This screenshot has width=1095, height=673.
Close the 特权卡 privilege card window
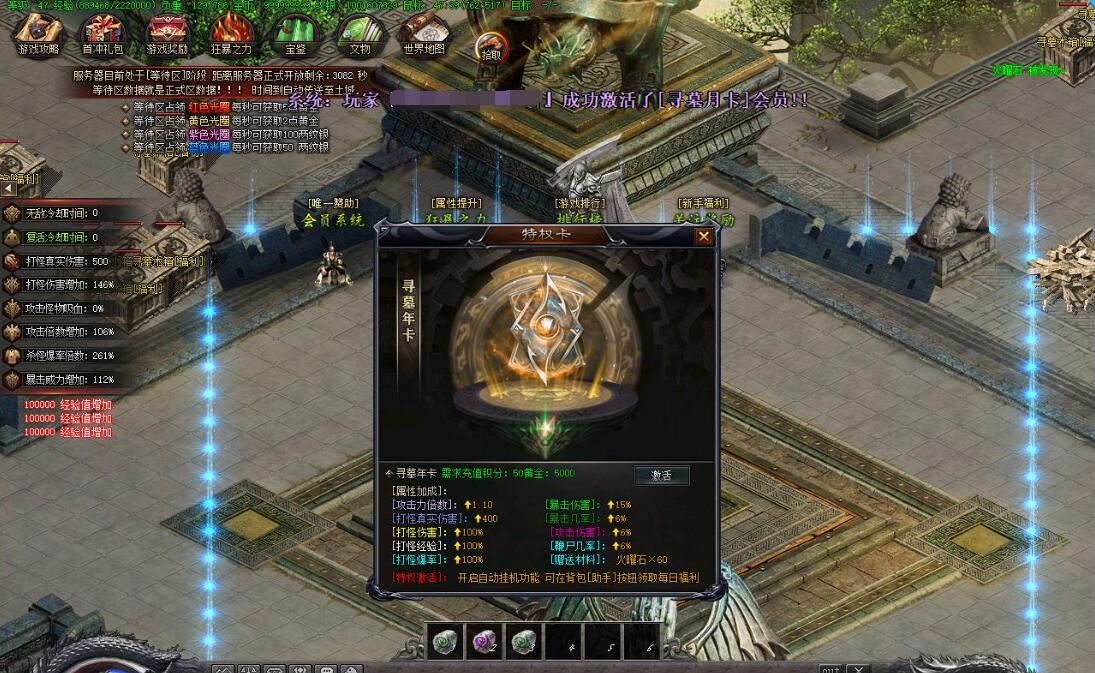(704, 236)
